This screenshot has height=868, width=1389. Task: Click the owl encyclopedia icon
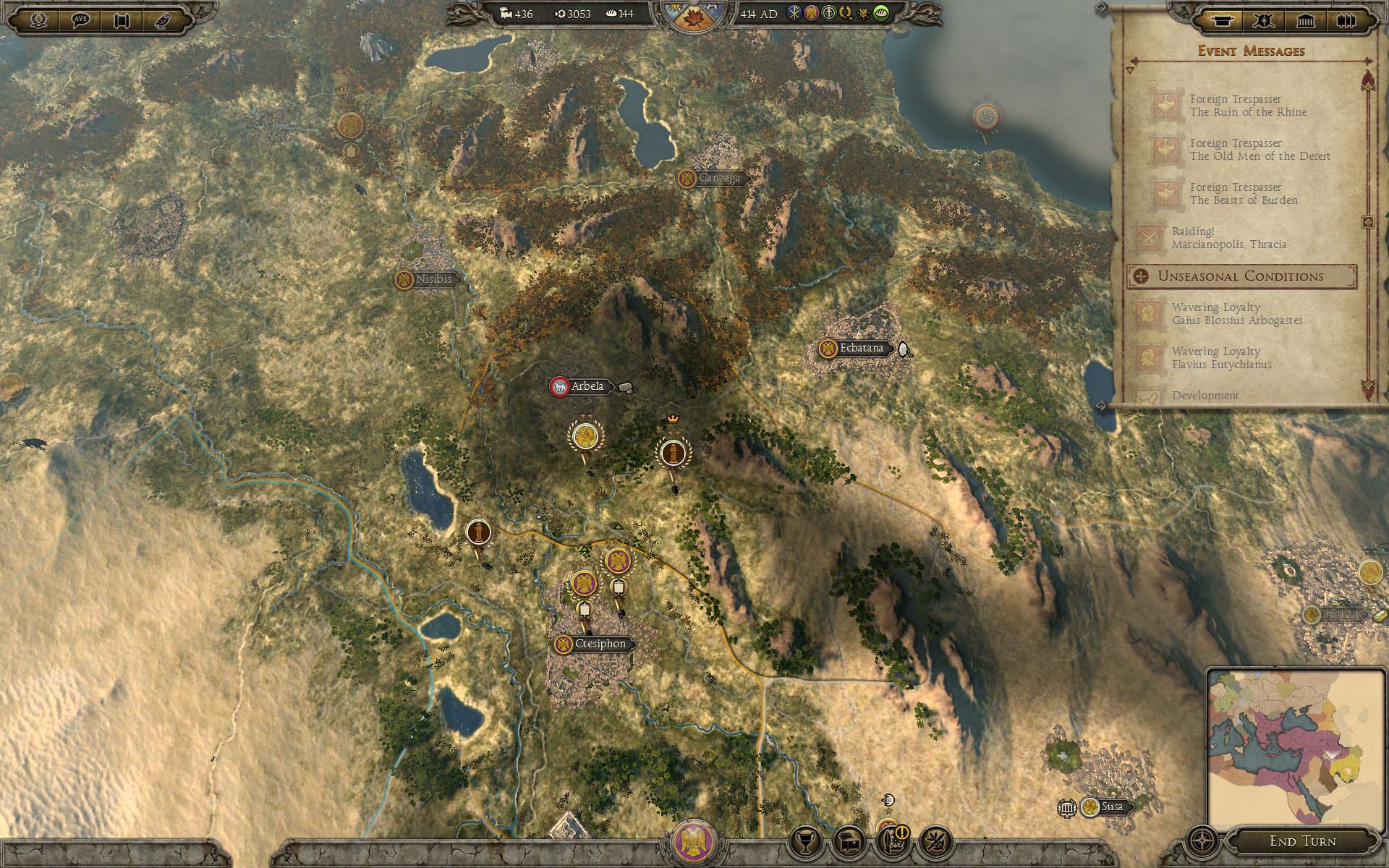(x=161, y=20)
